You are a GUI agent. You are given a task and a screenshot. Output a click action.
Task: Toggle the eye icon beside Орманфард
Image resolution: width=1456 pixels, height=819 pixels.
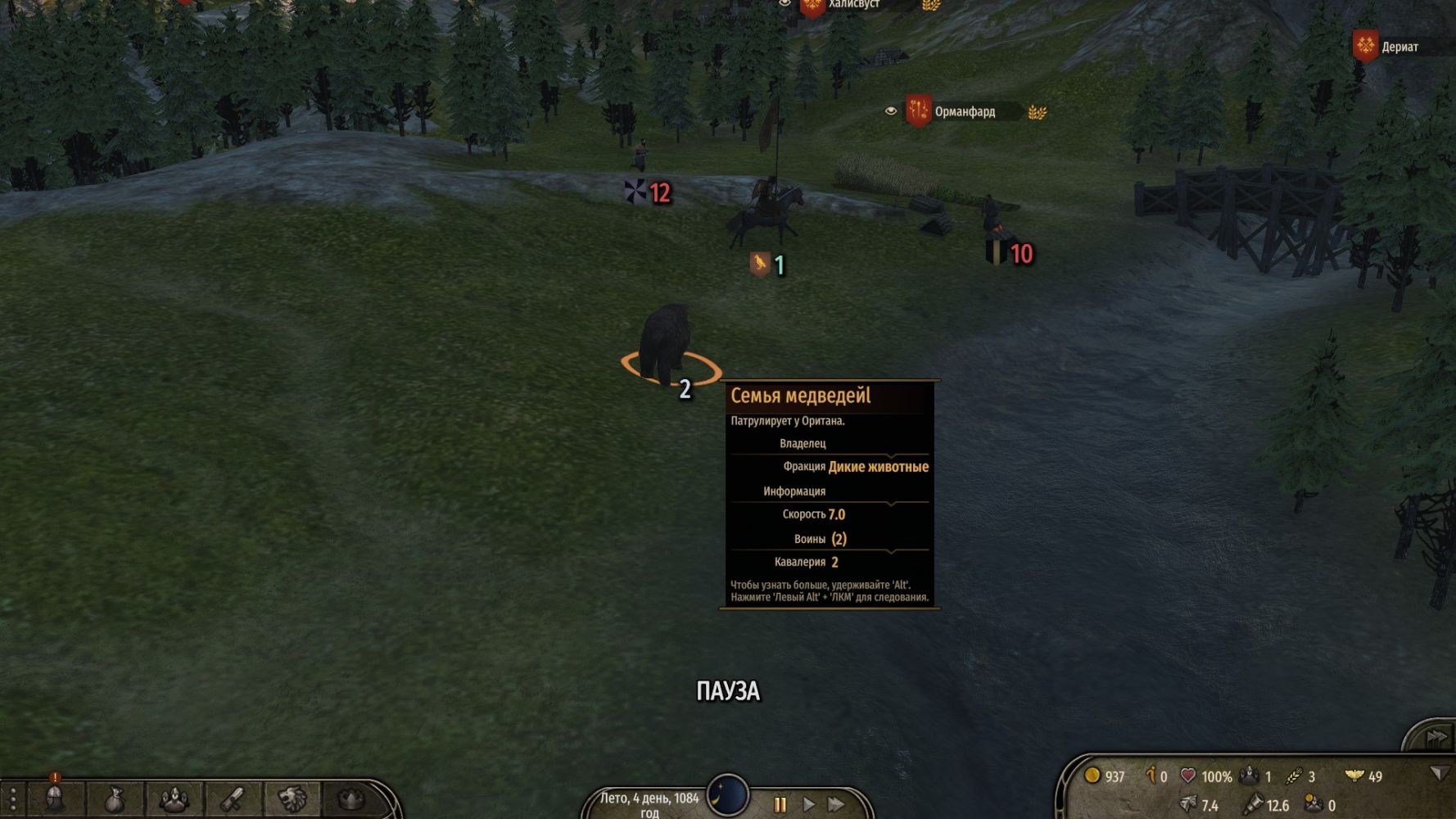tap(891, 111)
